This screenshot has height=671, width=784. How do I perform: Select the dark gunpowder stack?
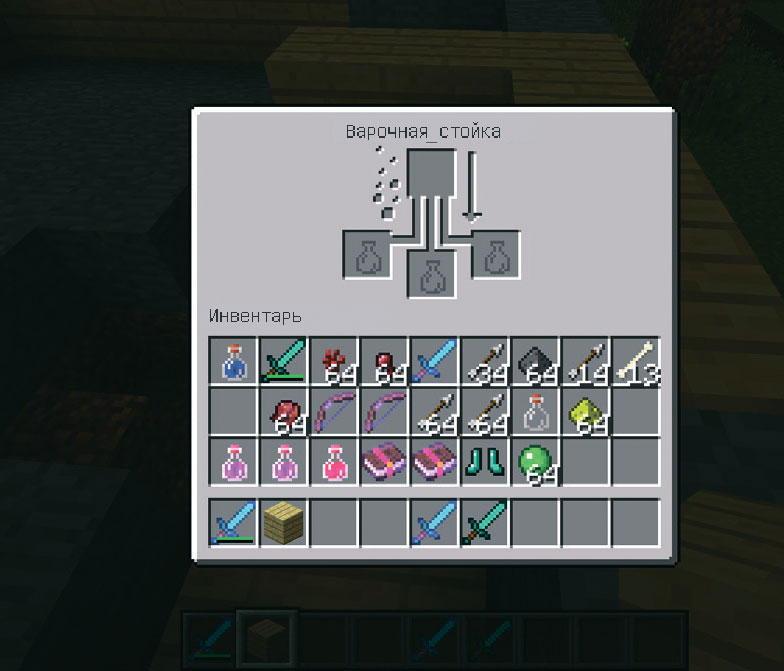pyautogui.click(x=535, y=361)
